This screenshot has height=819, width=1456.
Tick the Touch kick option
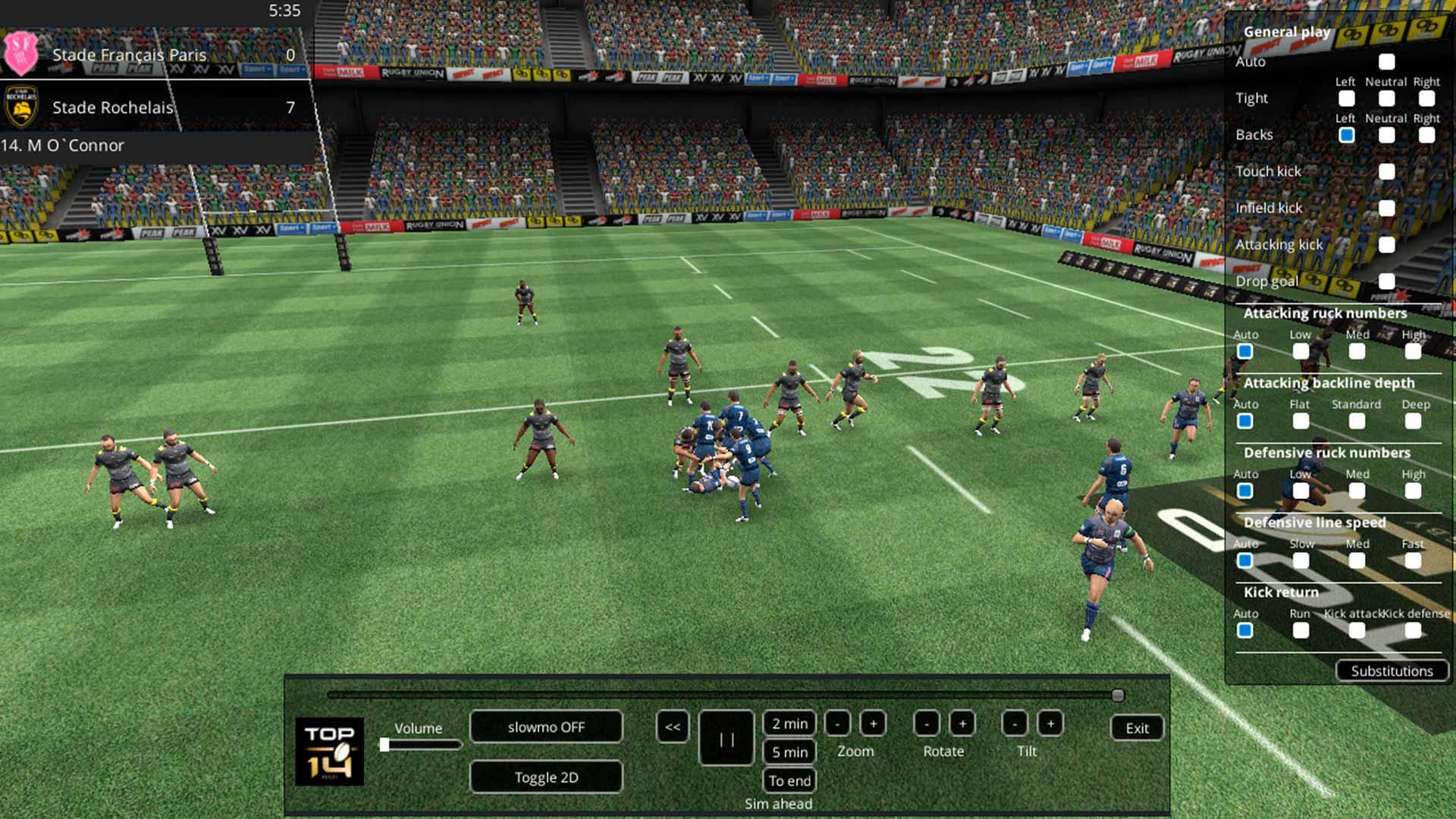[1387, 172]
